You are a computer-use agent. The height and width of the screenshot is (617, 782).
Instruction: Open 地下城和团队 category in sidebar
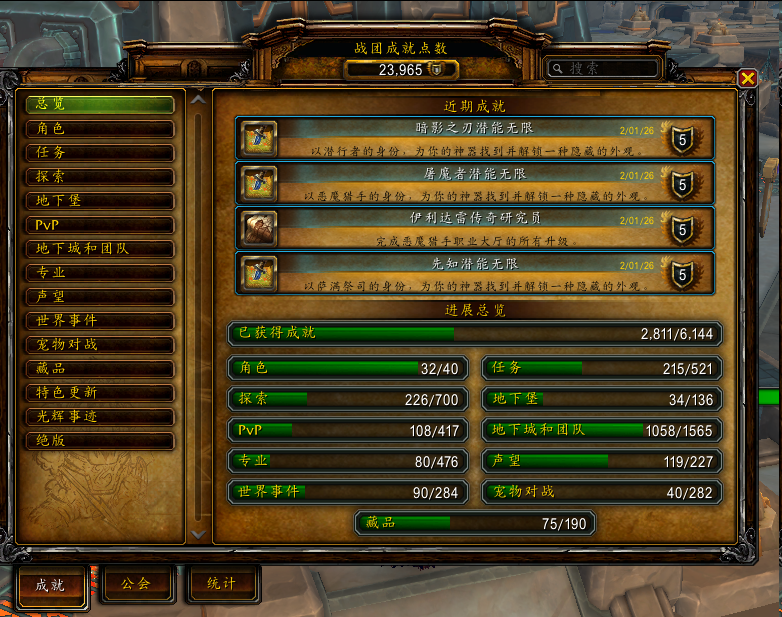click(x=100, y=249)
